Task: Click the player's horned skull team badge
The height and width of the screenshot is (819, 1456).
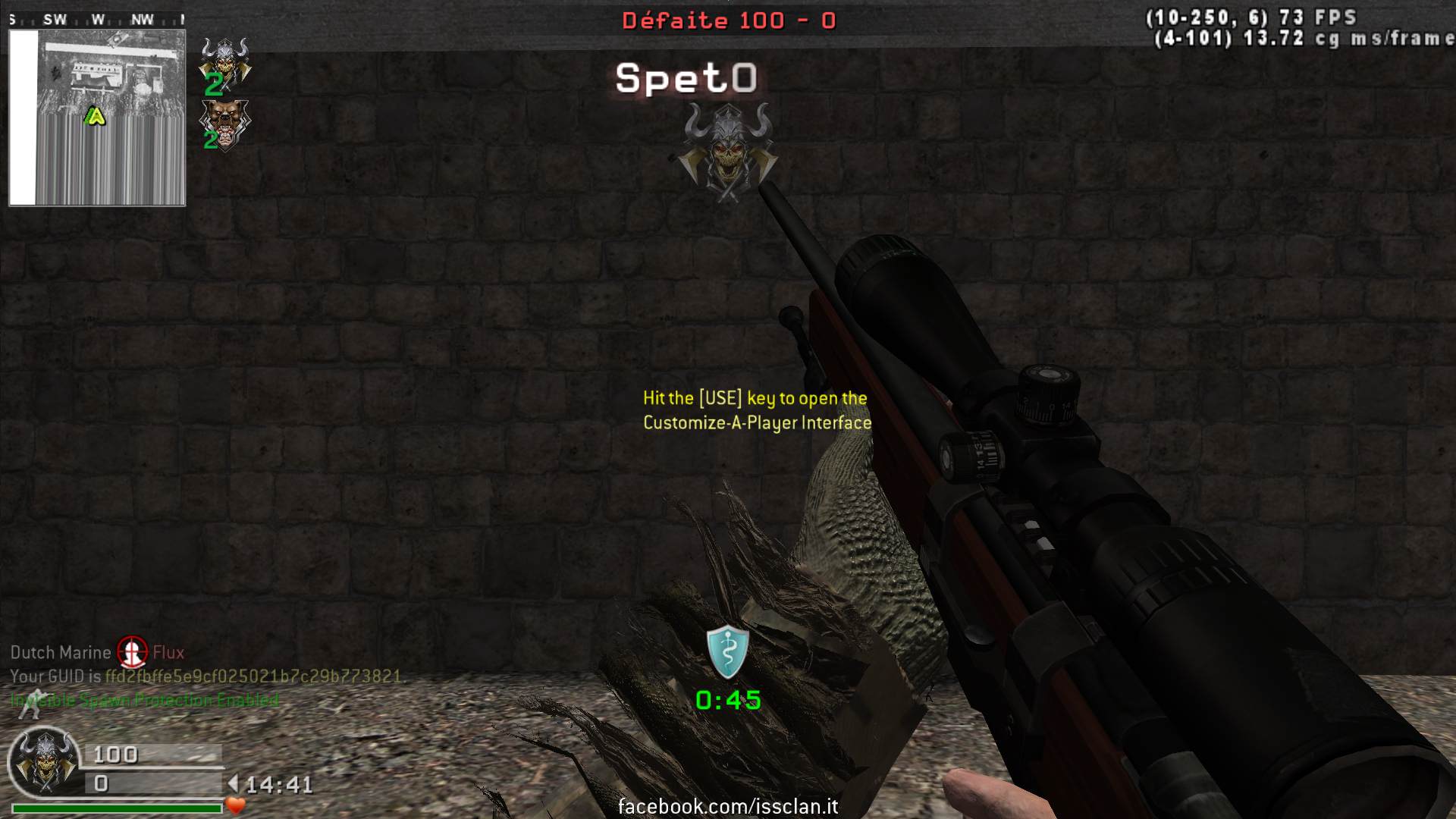Action: (x=44, y=761)
